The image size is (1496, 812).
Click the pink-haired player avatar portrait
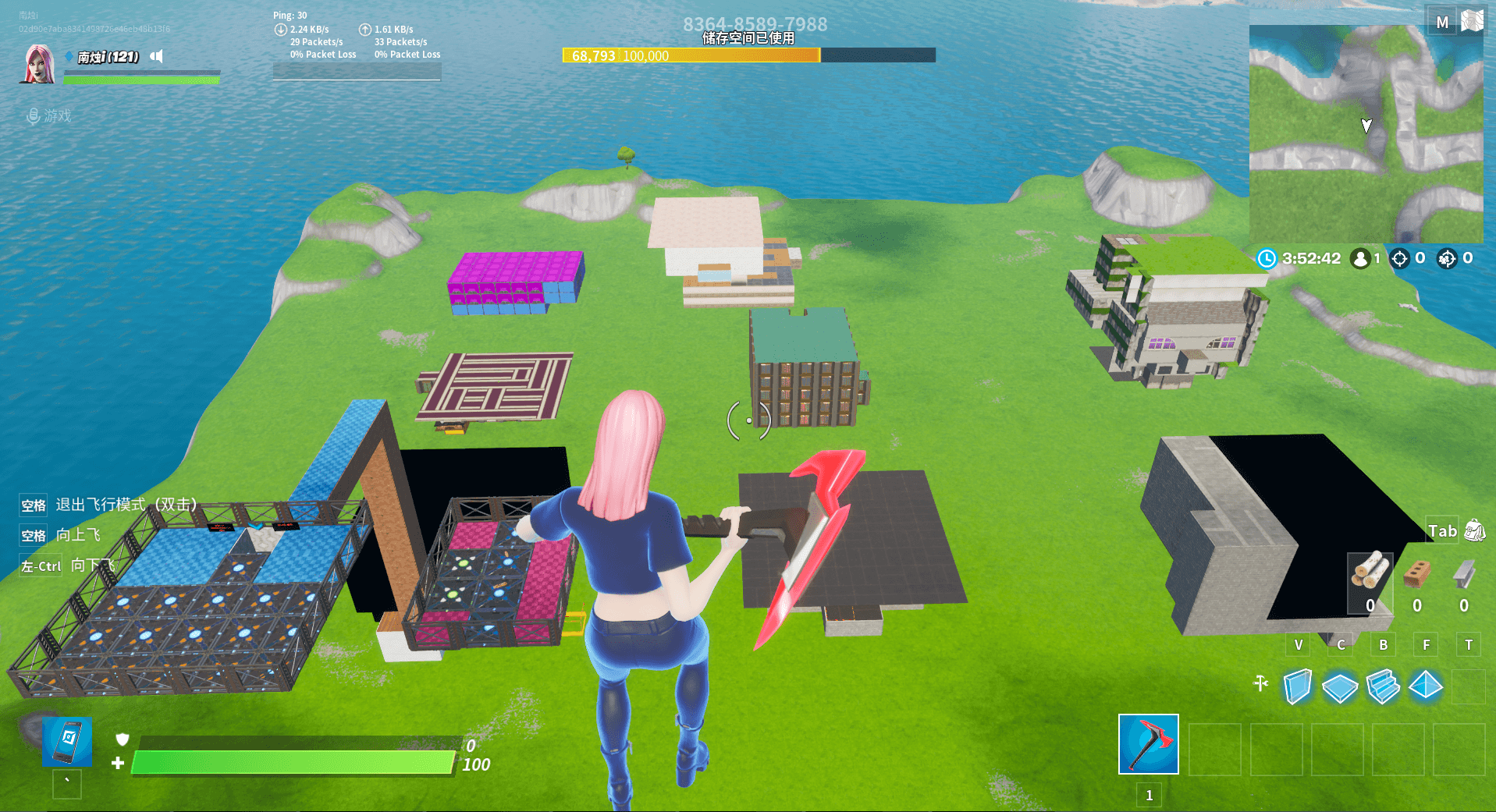37,64
